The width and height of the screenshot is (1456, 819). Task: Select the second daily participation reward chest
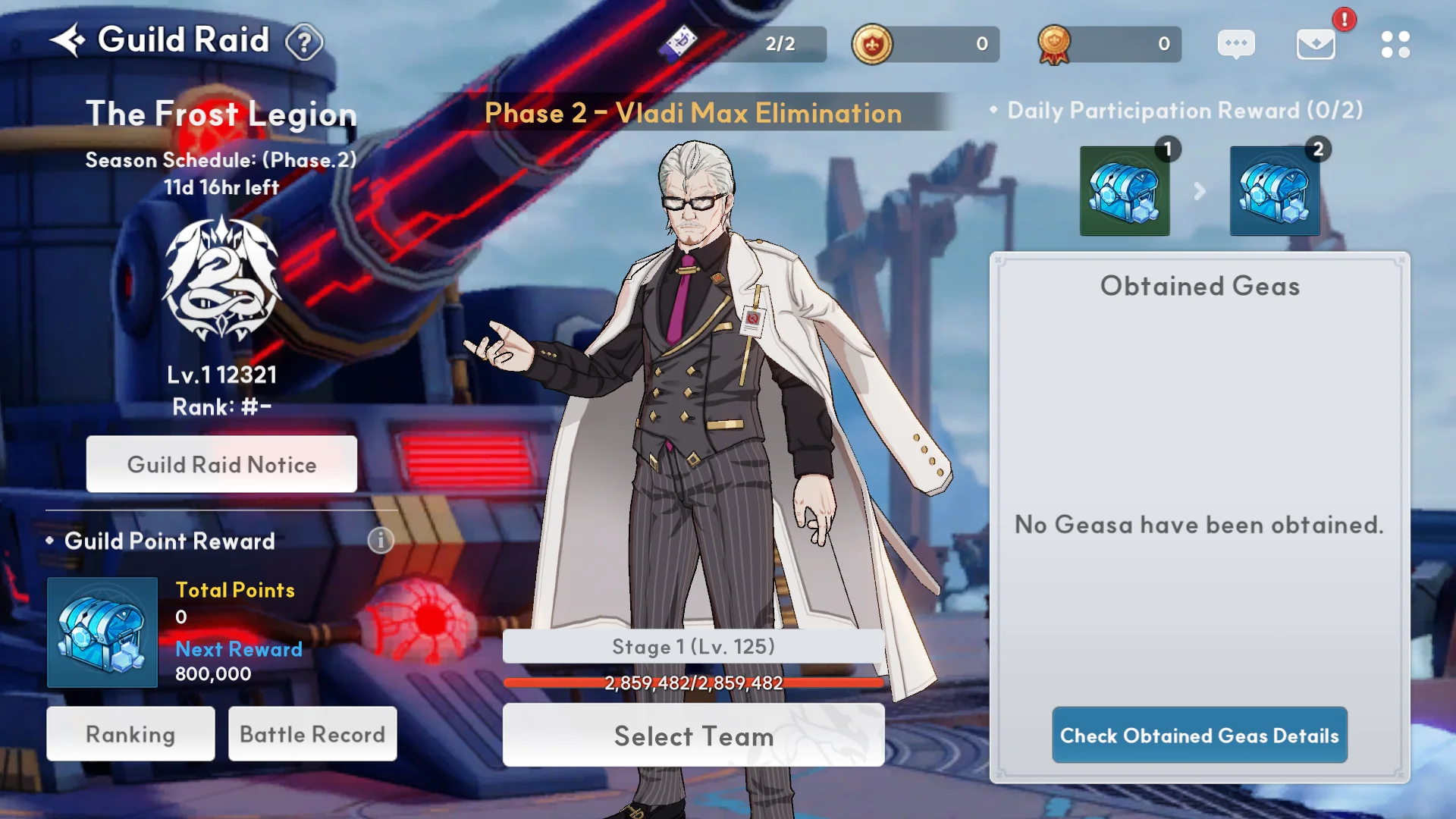(1275, 191)
